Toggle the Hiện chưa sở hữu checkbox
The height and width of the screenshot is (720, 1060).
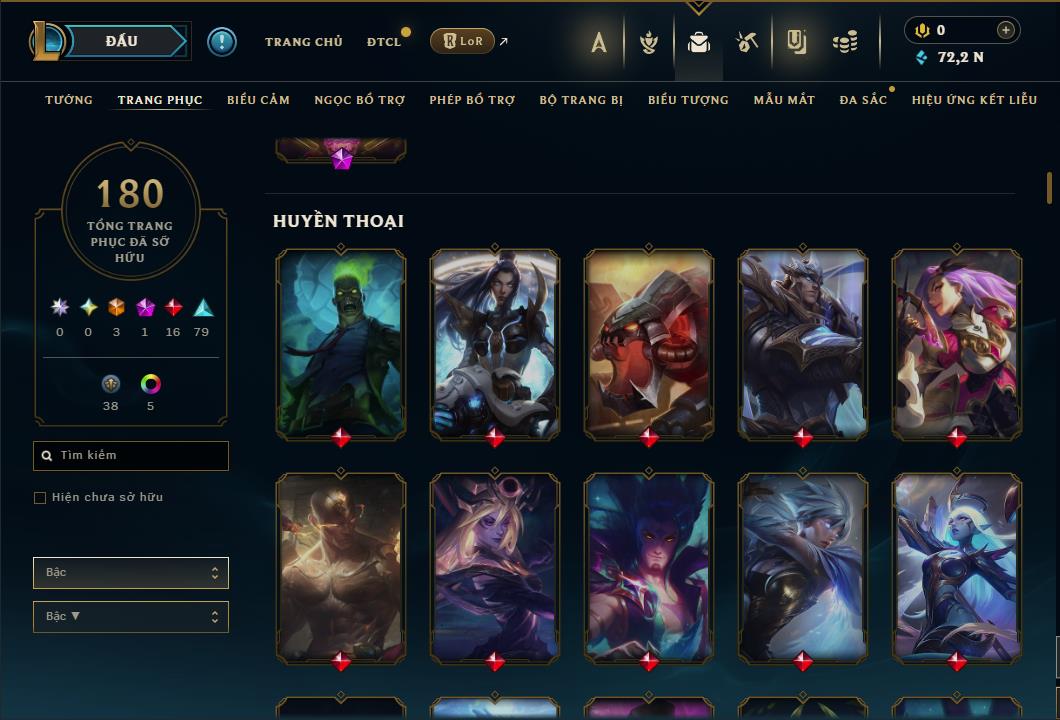pos(40,498)
